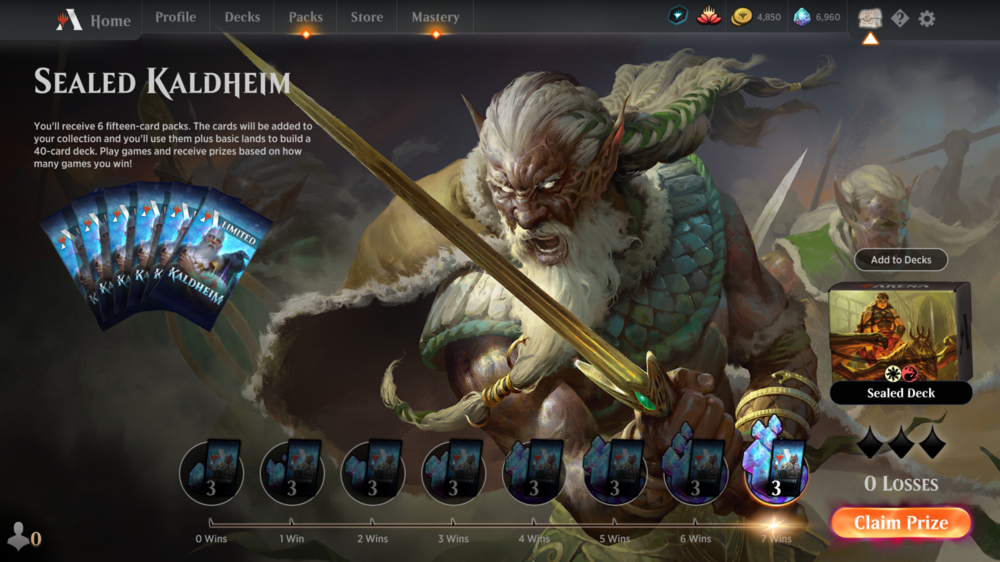Open the Mastery tab
The image size is (1000, 562).
click(x=435, y=17)
